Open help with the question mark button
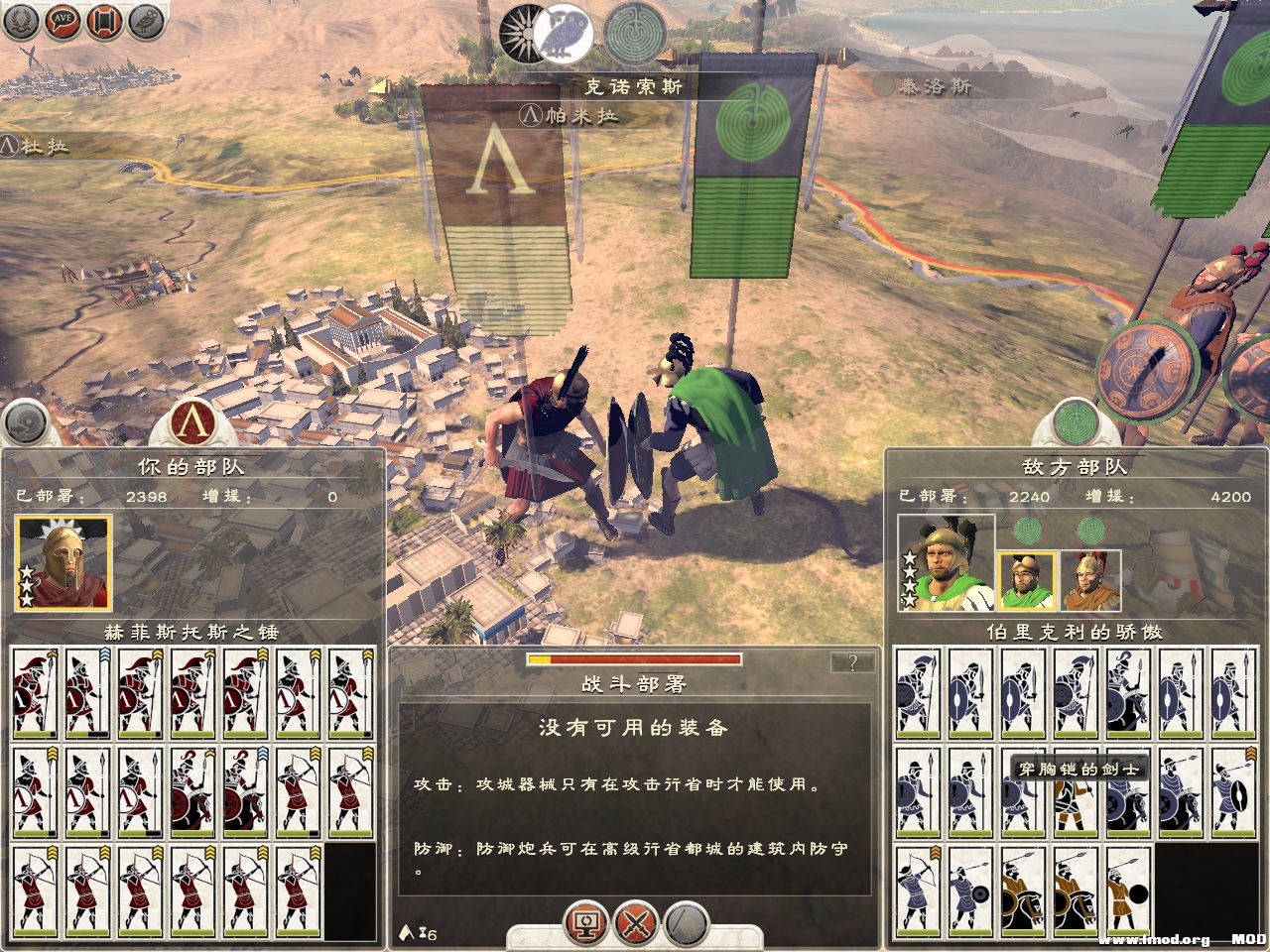The image size is (1270, 952). tap(853, 662)
